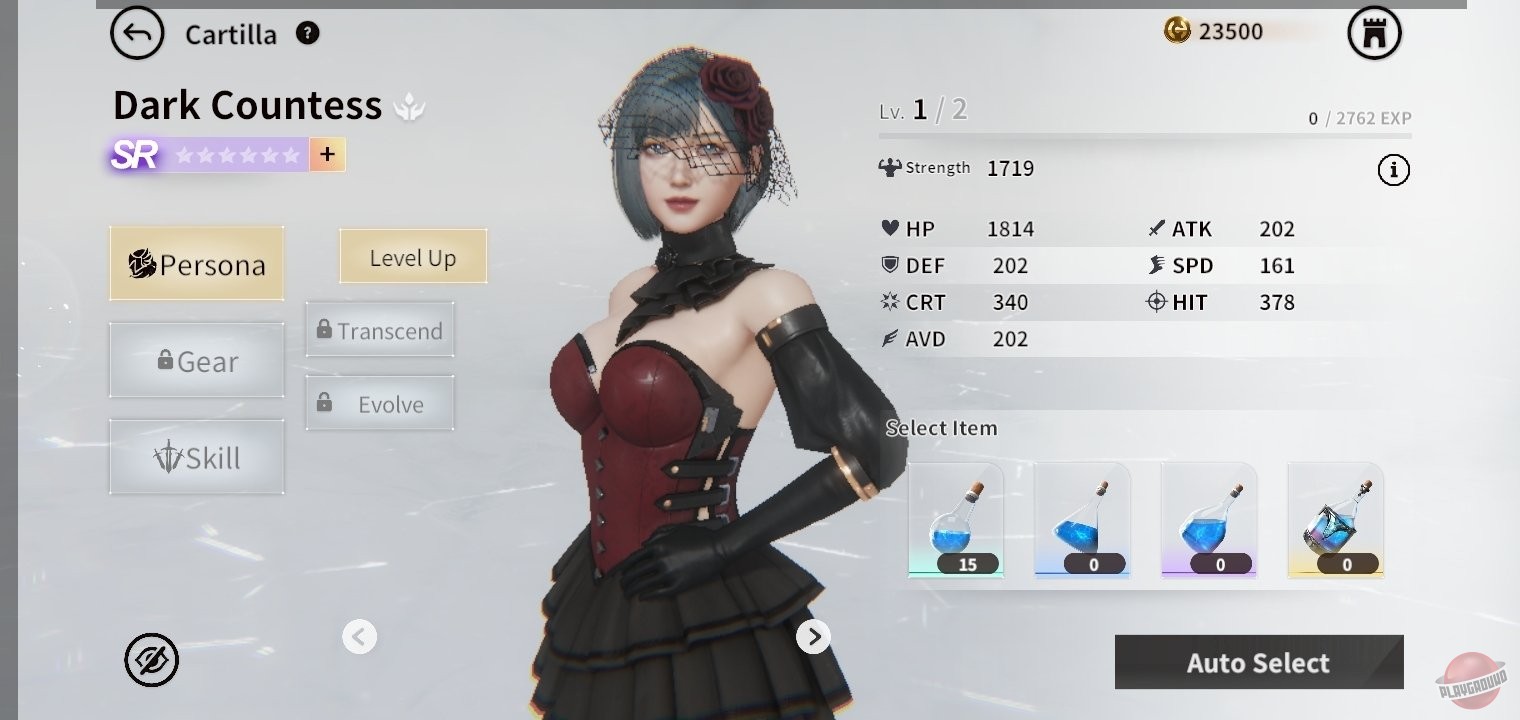Open the Skill tab
This screenshot has height=720, width=1520.
[x=197, y=457]
